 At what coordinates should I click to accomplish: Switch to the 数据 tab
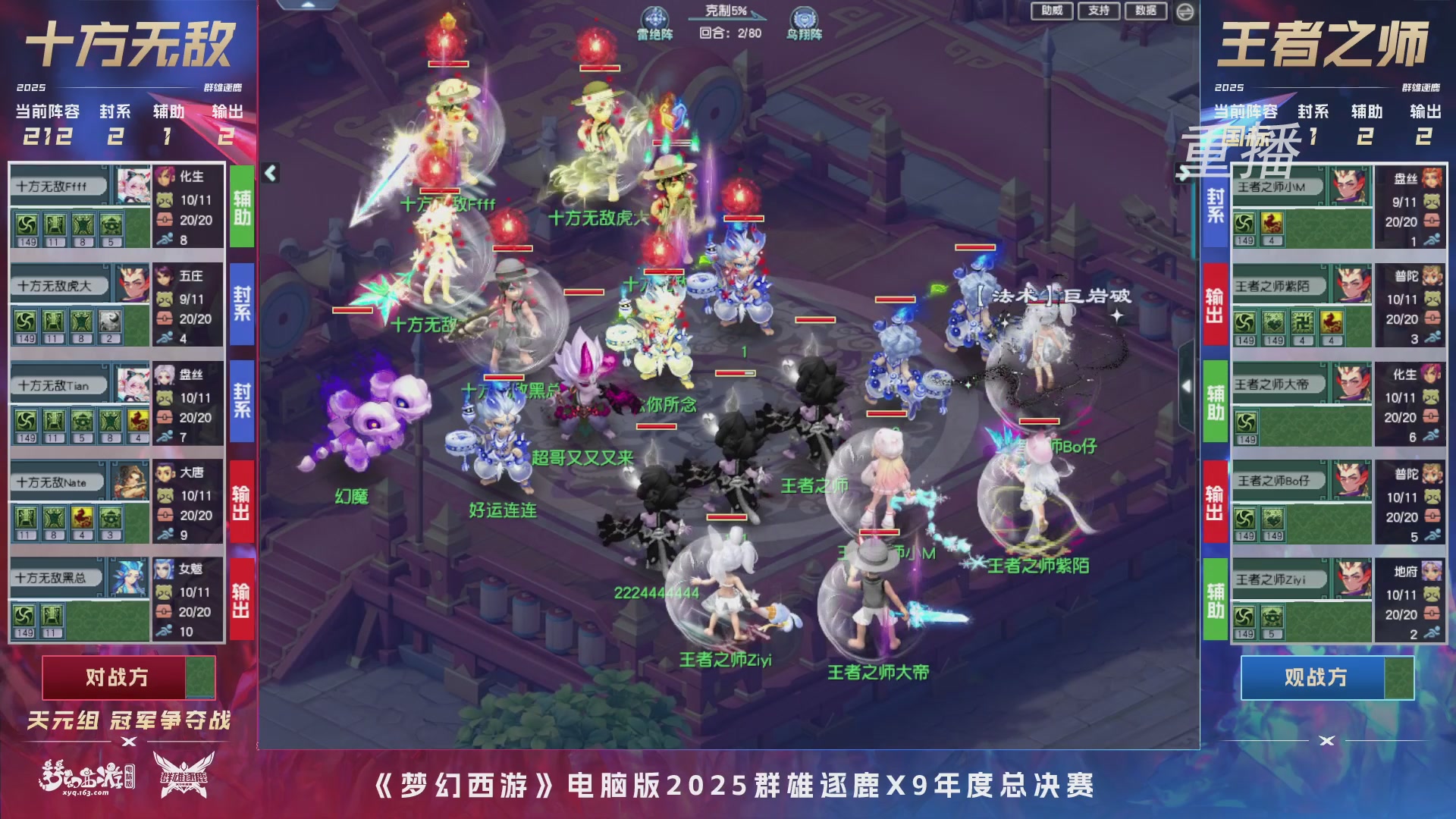[x=1145, y=11]
